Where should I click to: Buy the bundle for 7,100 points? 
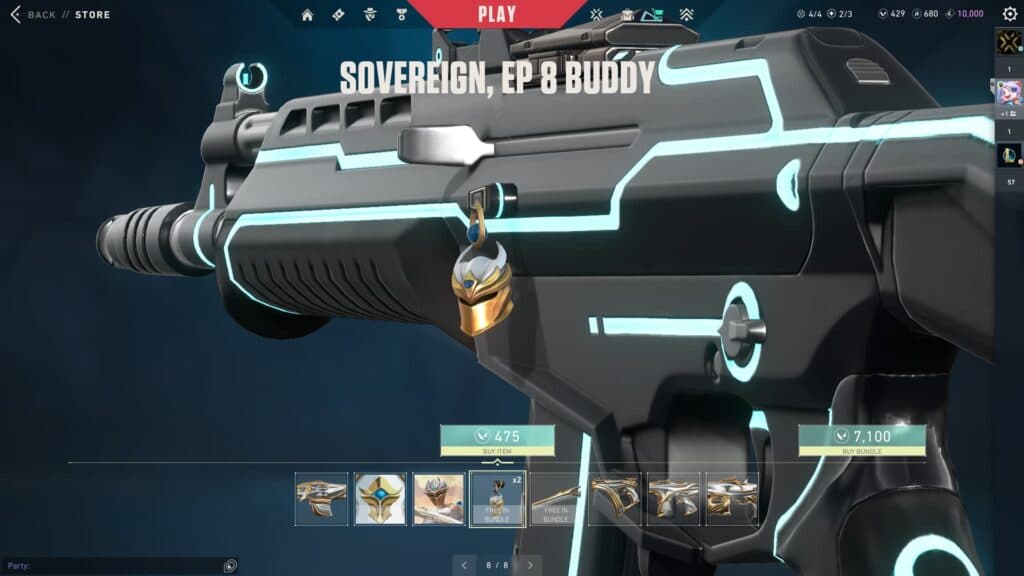861,440
